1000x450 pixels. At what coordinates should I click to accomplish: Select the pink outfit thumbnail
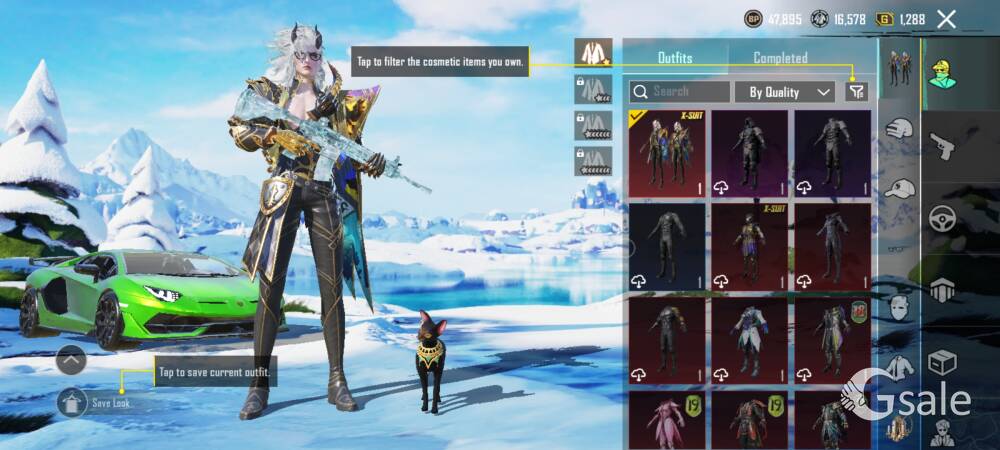pyautogui.click(x=667, y=421)
